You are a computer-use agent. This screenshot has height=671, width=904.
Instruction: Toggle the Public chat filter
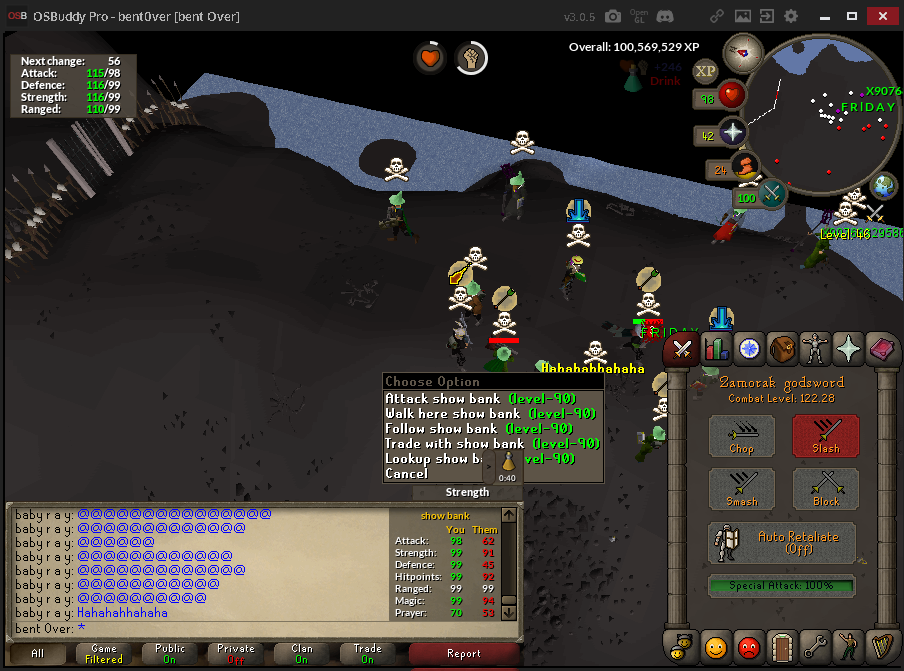(x=169, y=654)
